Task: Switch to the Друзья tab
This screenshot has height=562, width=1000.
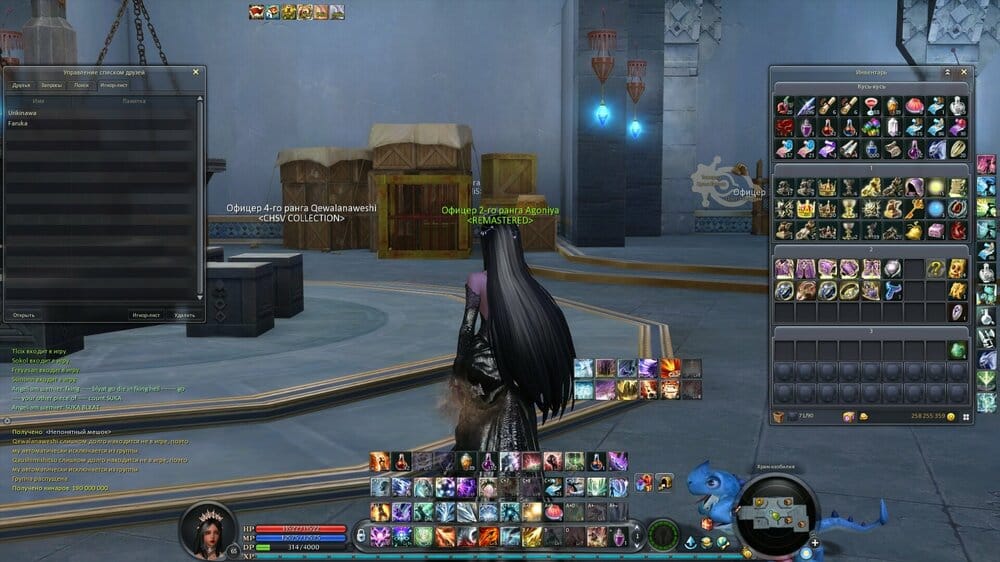Action: coord(21,86)
